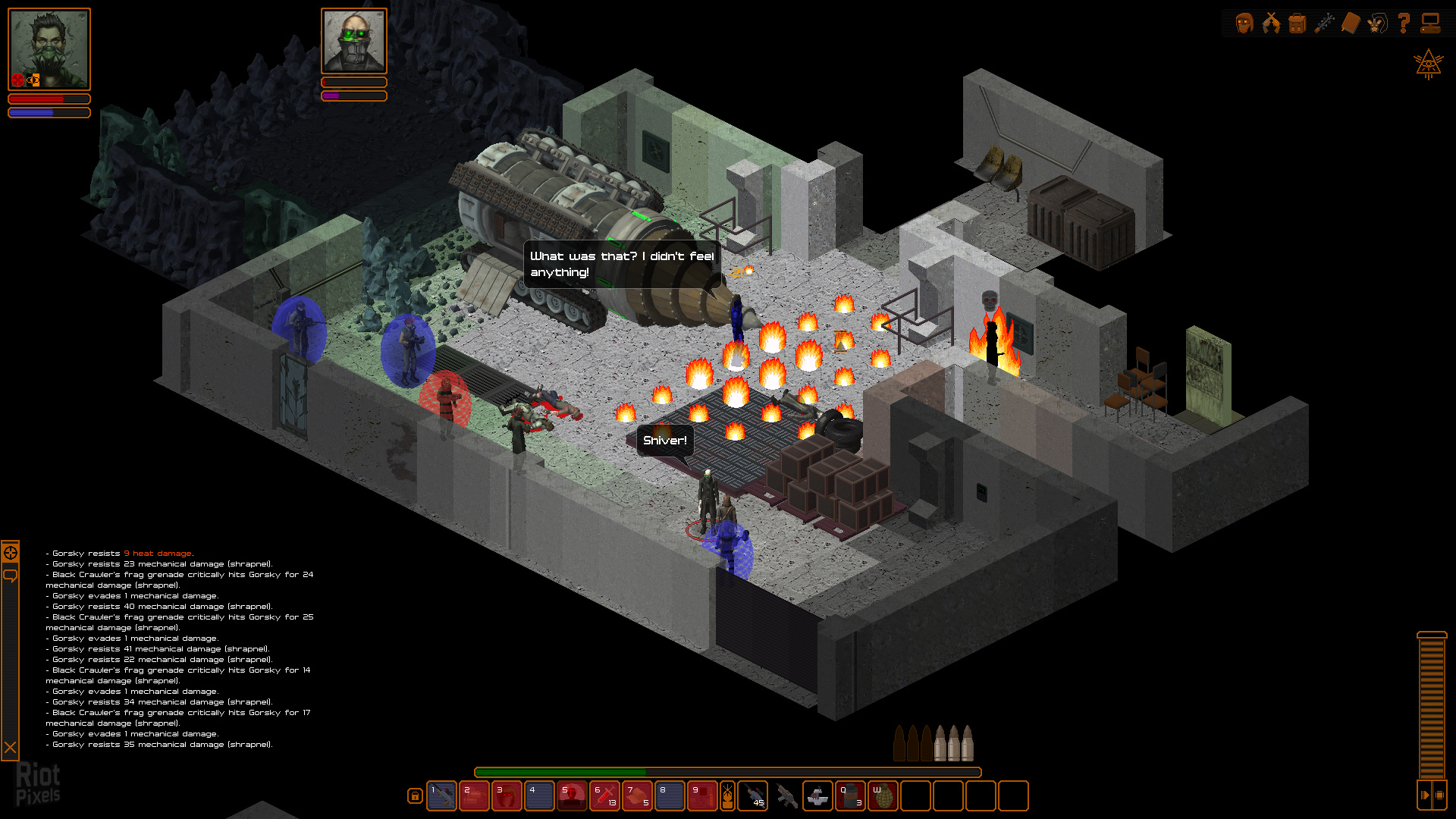
Task: Toggle the magnifier on the message log
Action: coord(11,553)
